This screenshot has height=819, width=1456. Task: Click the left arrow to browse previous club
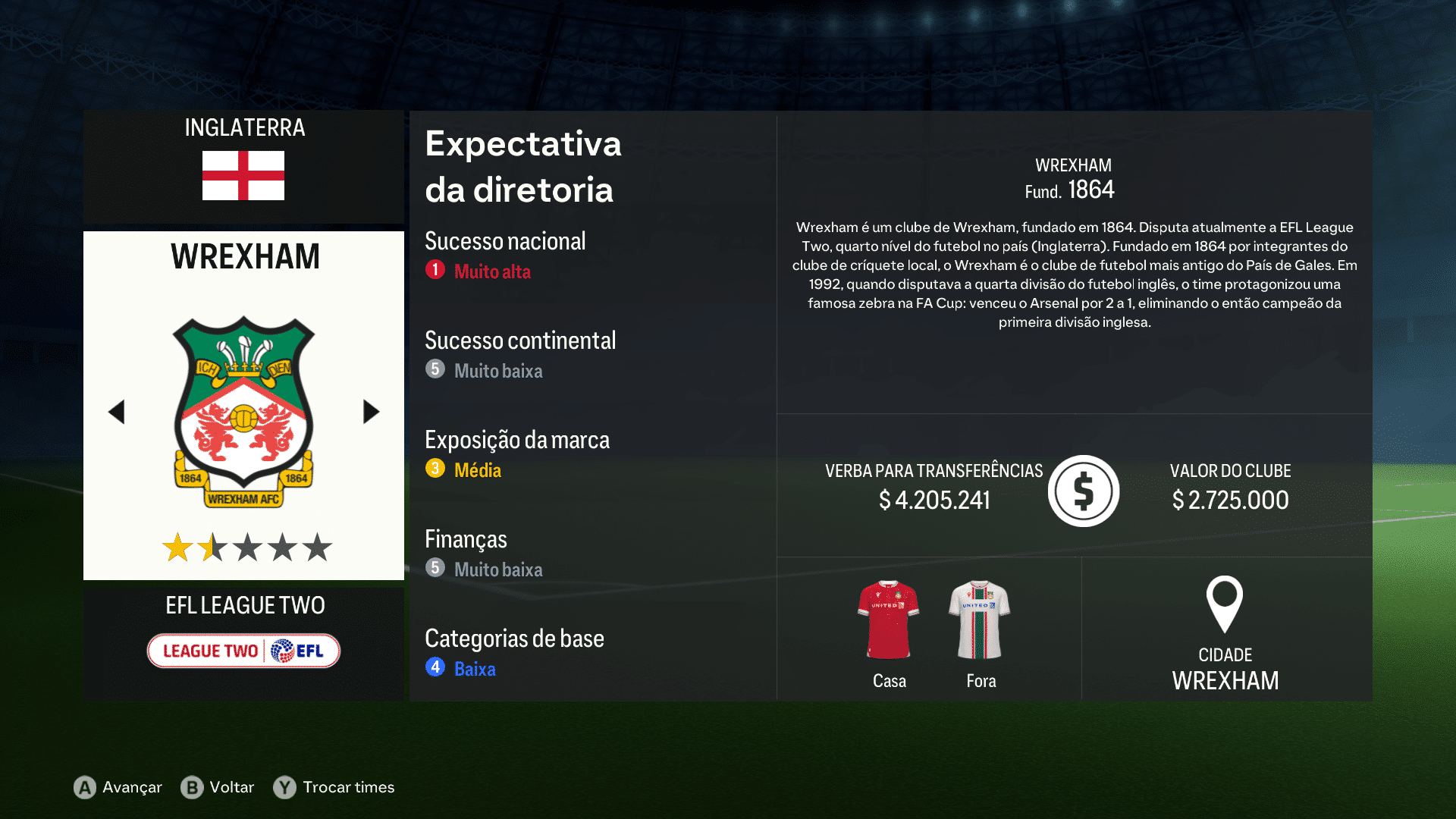(116, 411)
